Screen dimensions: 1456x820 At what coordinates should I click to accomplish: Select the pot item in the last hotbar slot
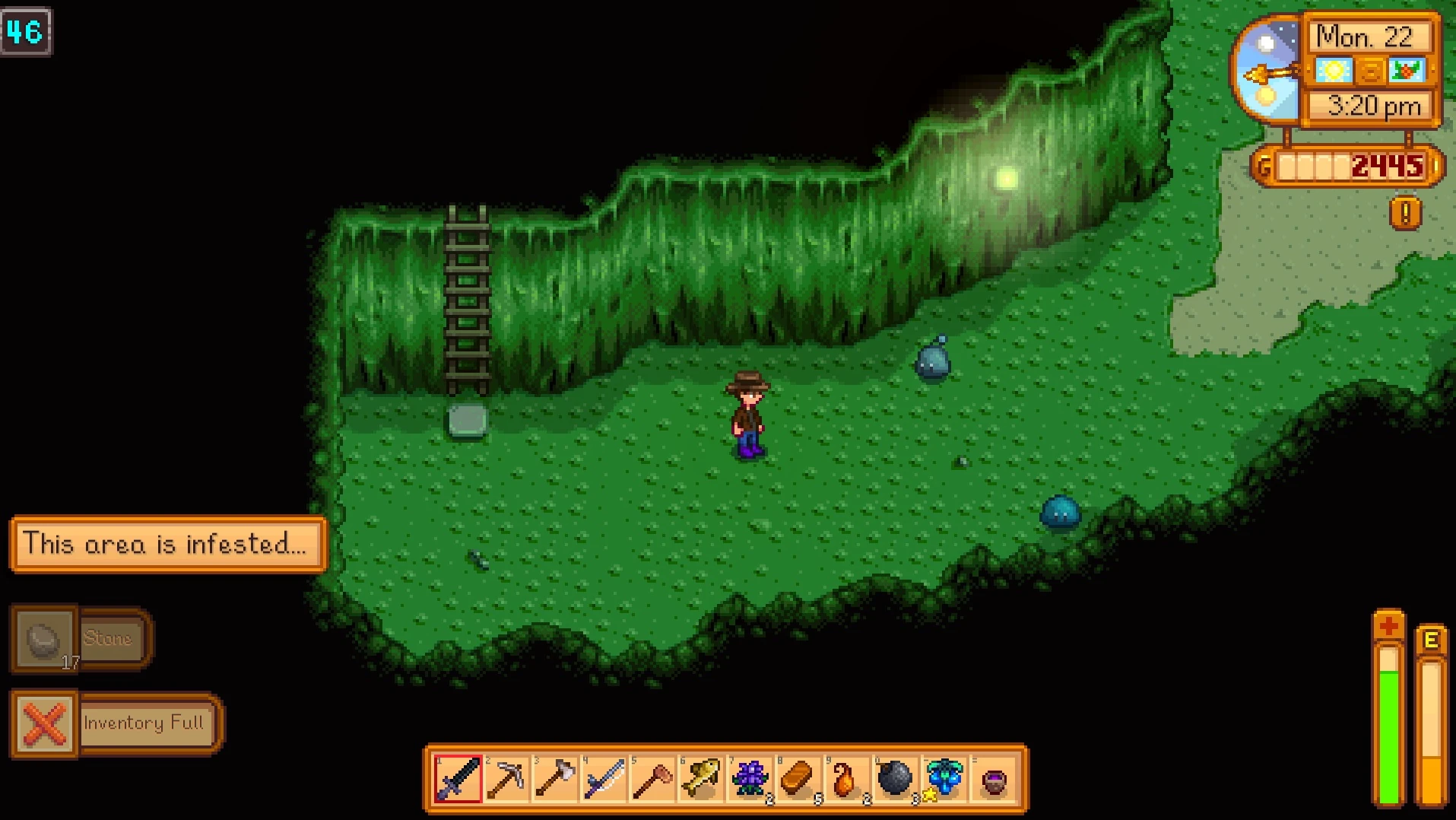click(991, 777)
